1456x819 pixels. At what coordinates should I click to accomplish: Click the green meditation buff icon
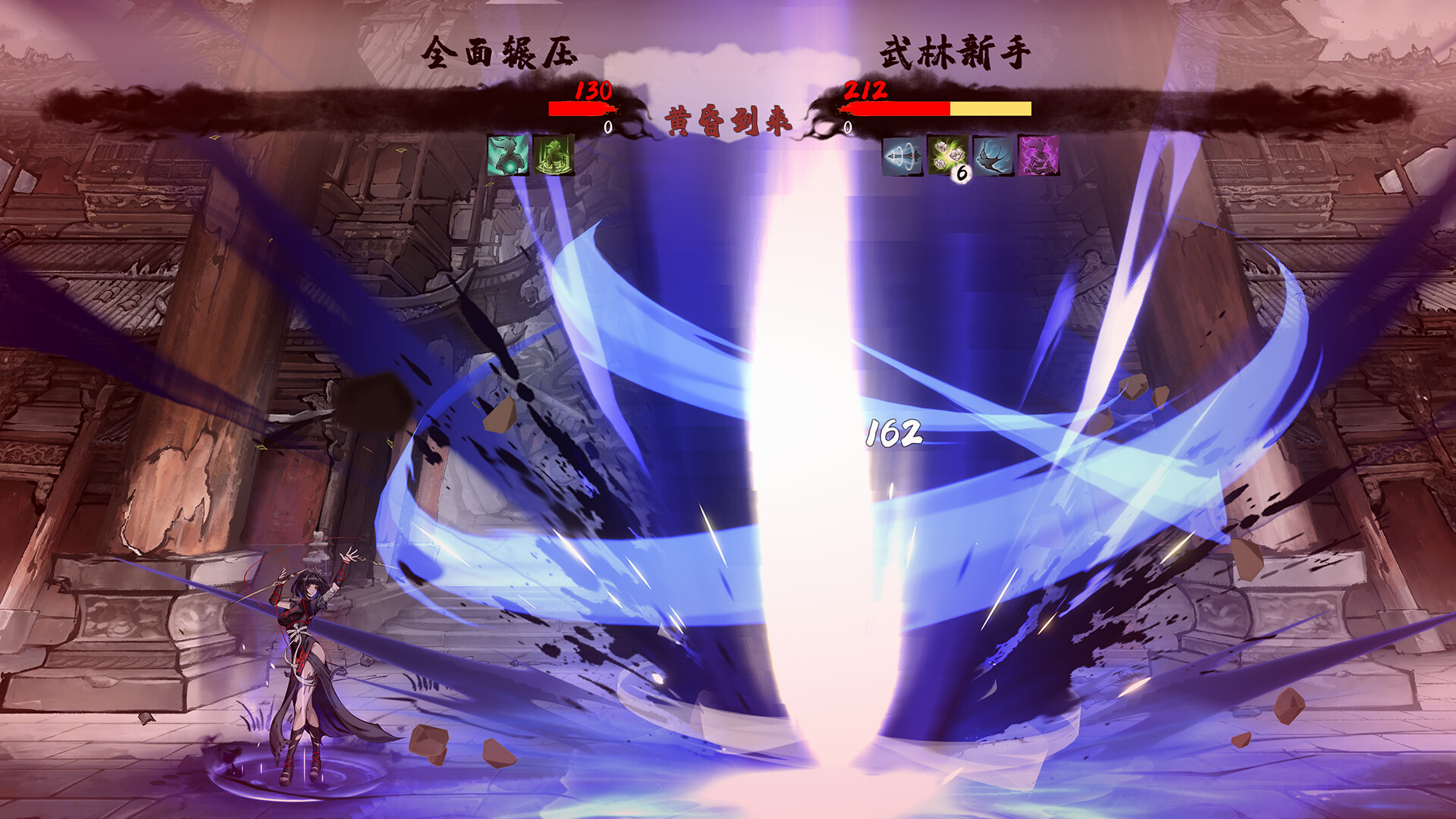[x=555, y=155]
